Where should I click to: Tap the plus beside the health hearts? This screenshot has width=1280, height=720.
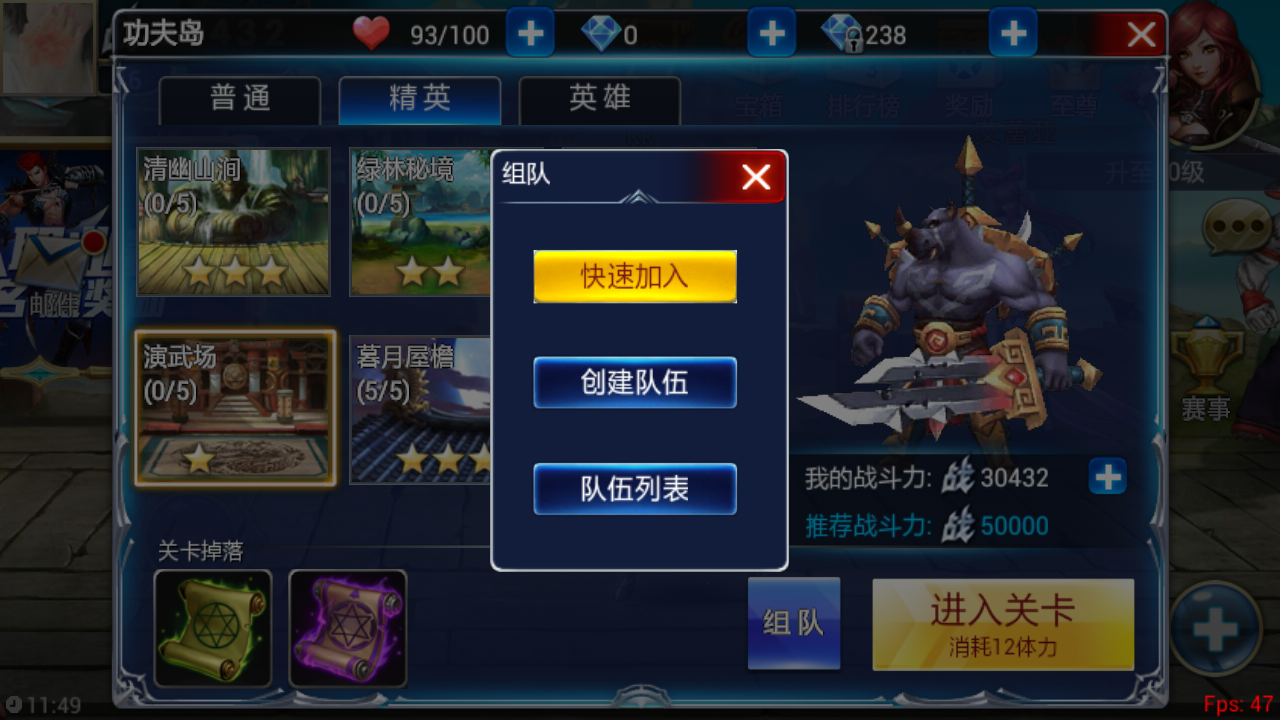pos(530,33)
